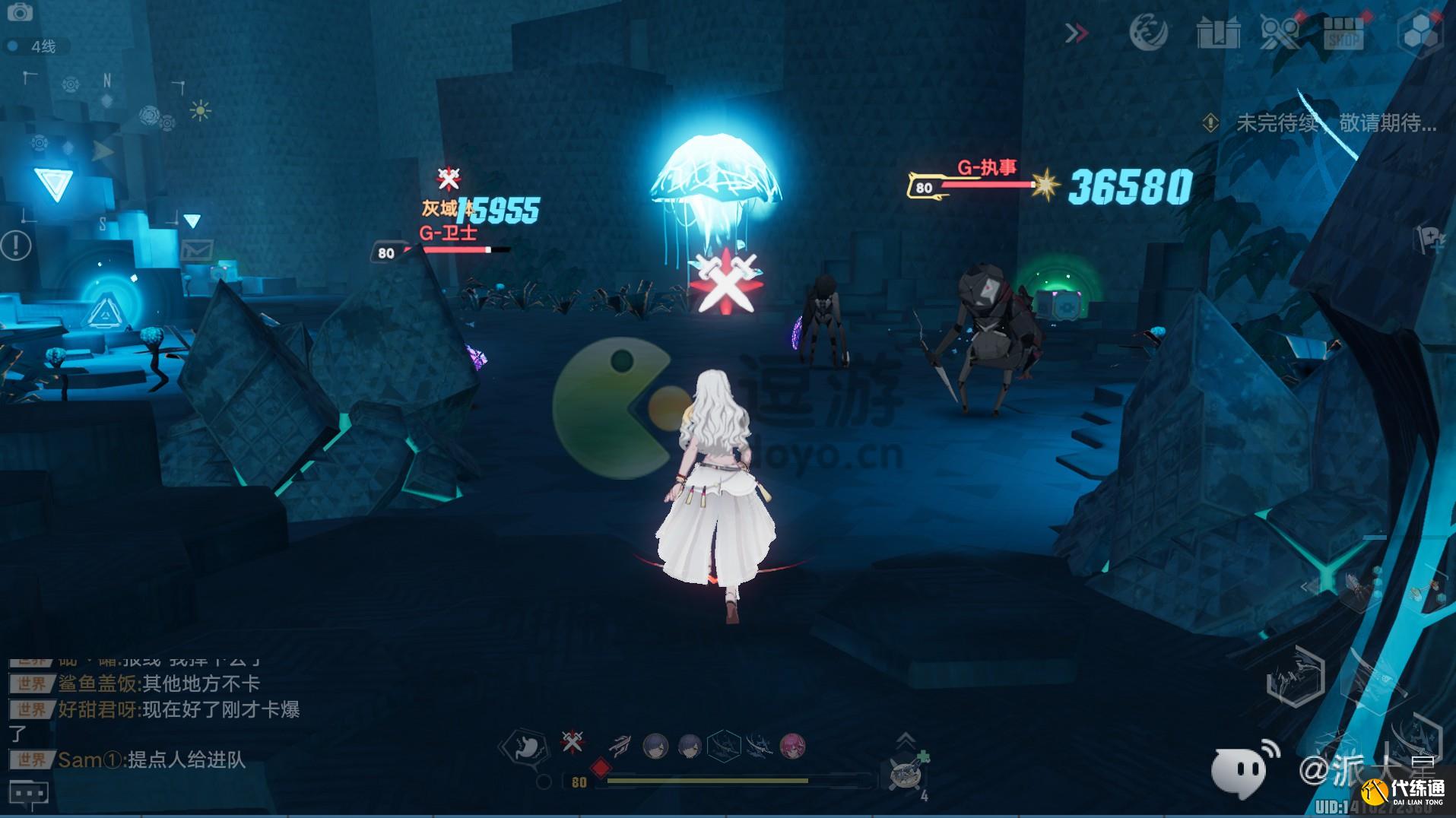Image resolution: width=1456 pixels, height=818 pixels.
Task: Open the chat window speech-bubble button
Action: click(28, 794)
